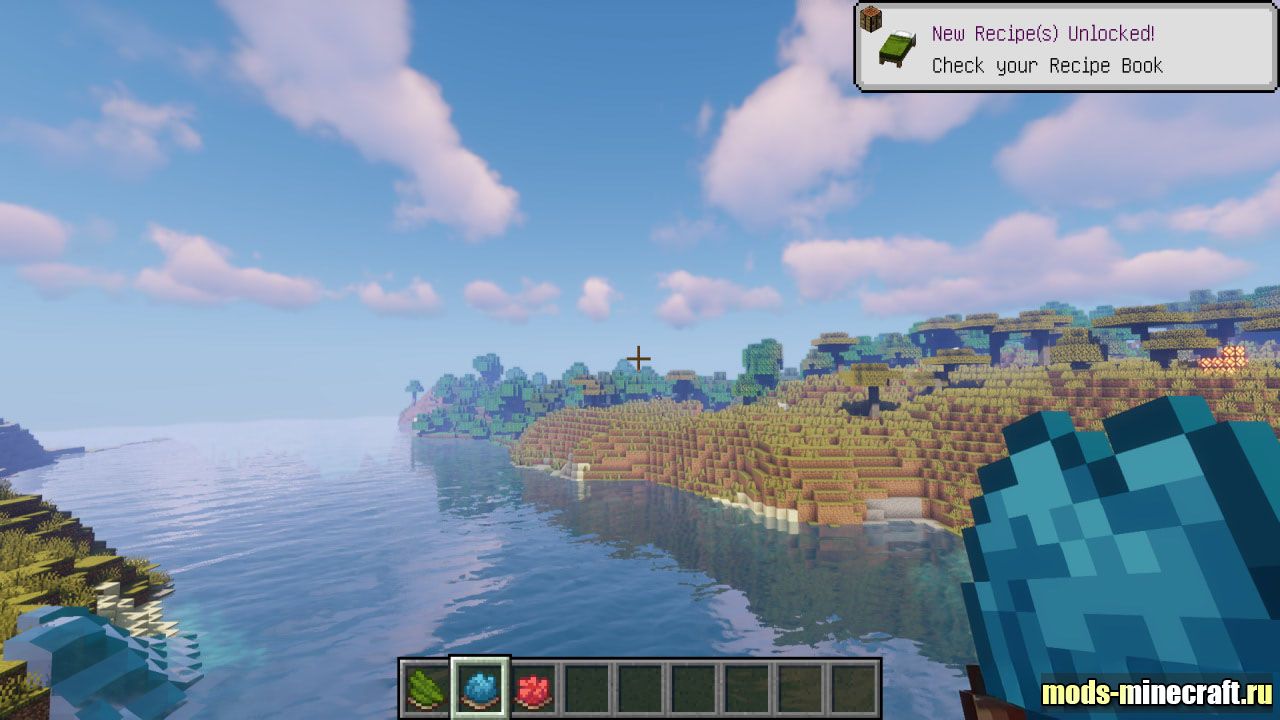Select the red crystal item hotbar slot

[x=533, y=689]
